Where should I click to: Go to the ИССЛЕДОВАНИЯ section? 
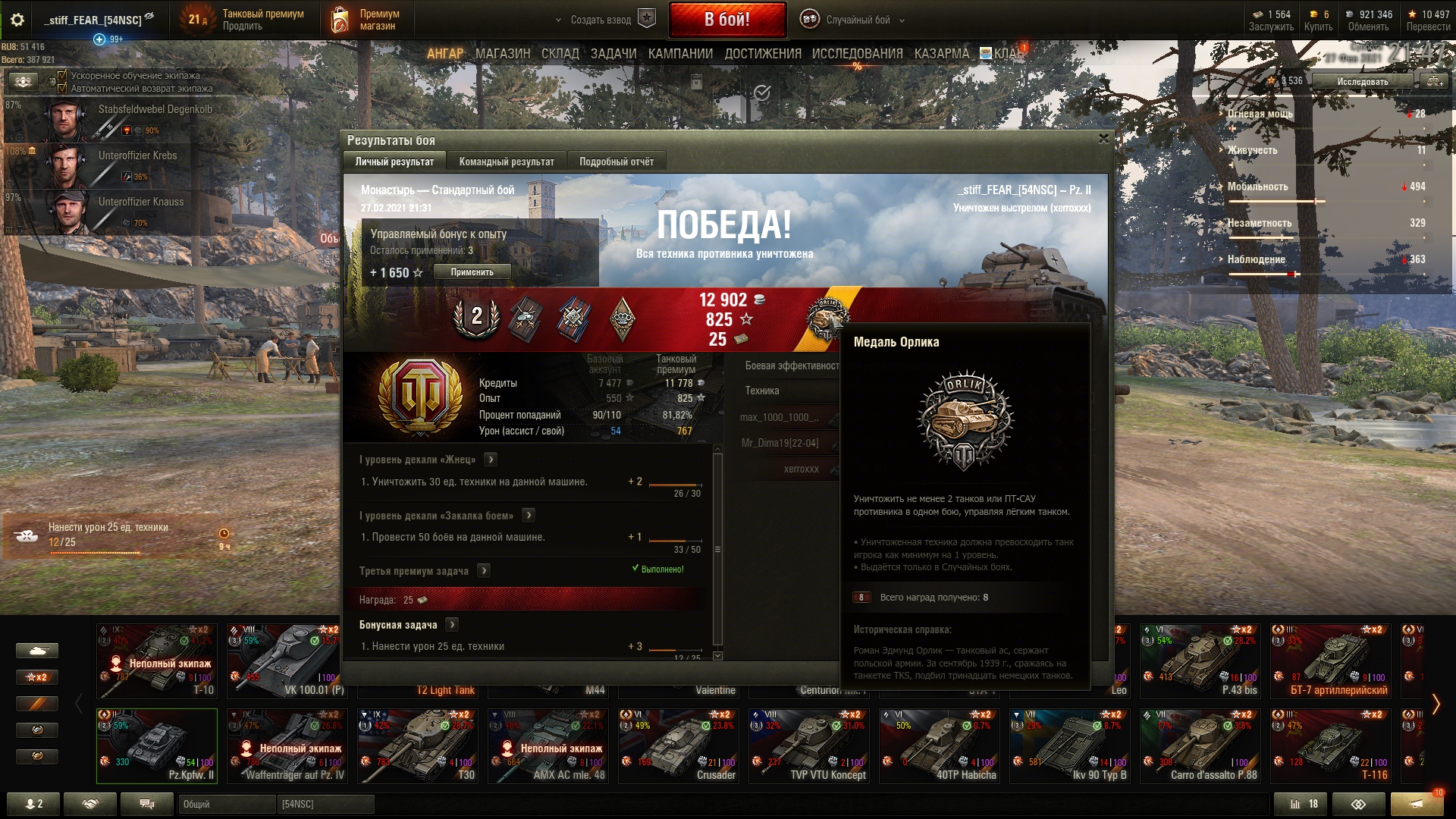pyautogui.click(x=857, y=54)
